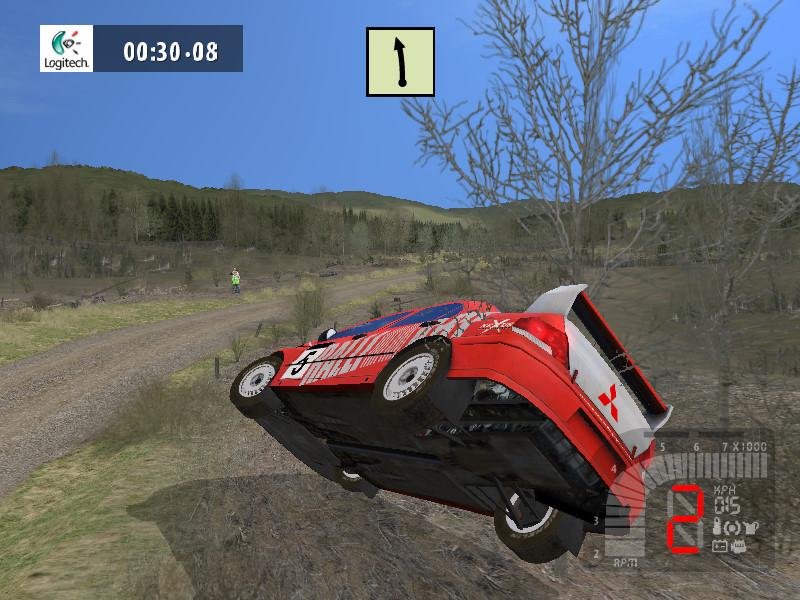Select the engine warning indicator
Screen dimensions: 800x600
pyautogui.click(x=738, y=546)
